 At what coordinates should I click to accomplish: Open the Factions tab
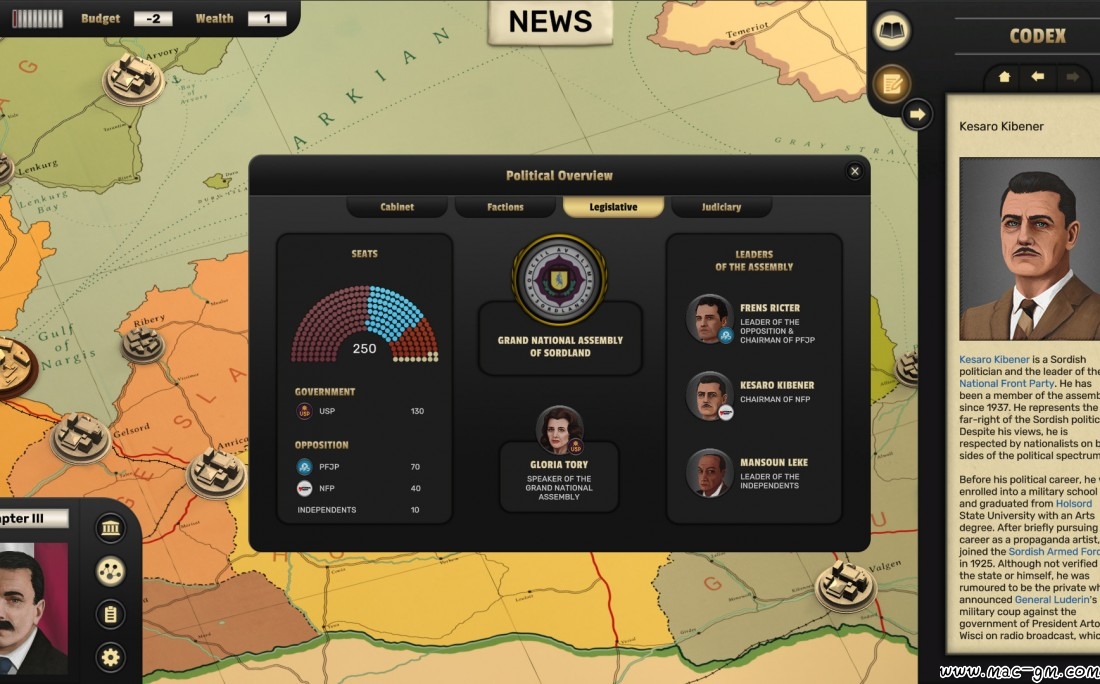point(505,207)
